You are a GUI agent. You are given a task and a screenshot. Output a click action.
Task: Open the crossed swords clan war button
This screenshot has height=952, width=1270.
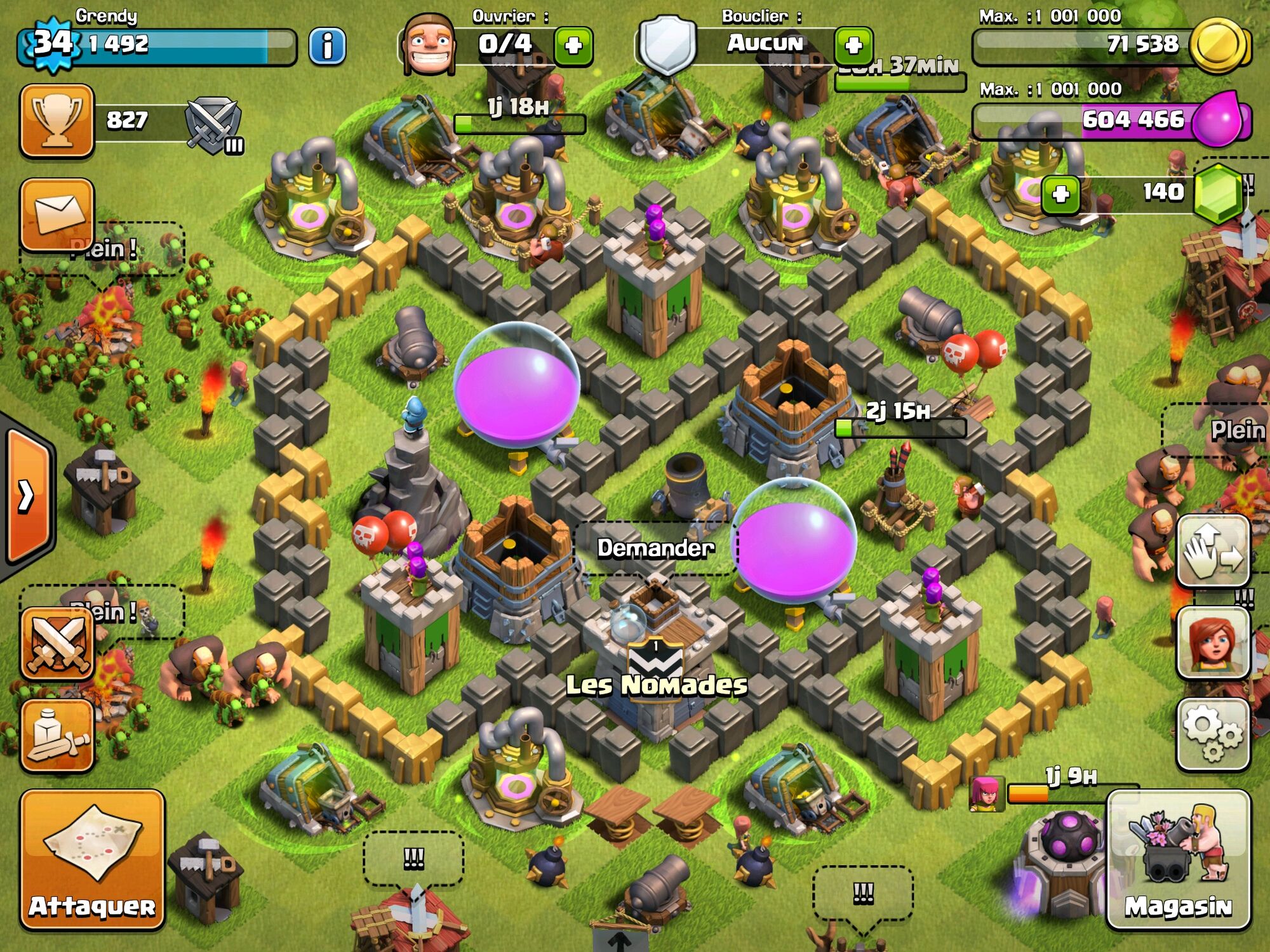[x=57, y=643]
